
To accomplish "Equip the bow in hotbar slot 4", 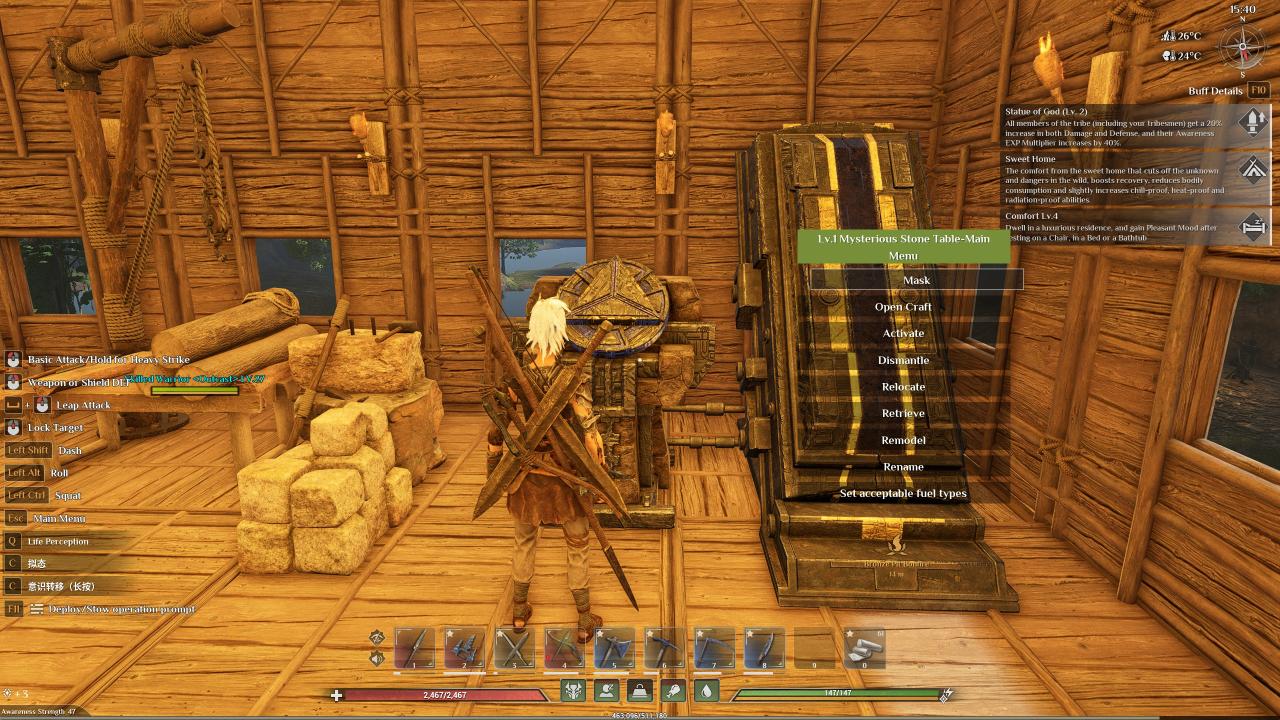I will click(x=564, y=648).
